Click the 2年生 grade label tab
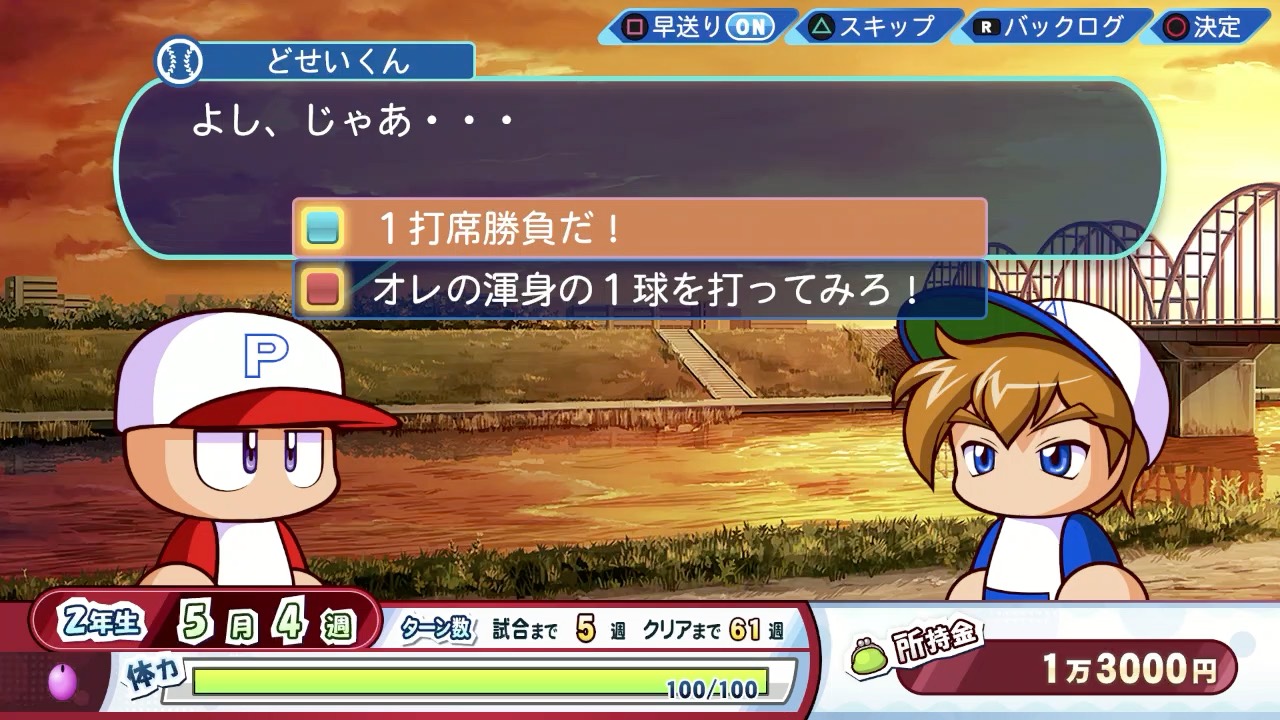The width and height of the screenshot is (1280, 720). tap(103, 621)
